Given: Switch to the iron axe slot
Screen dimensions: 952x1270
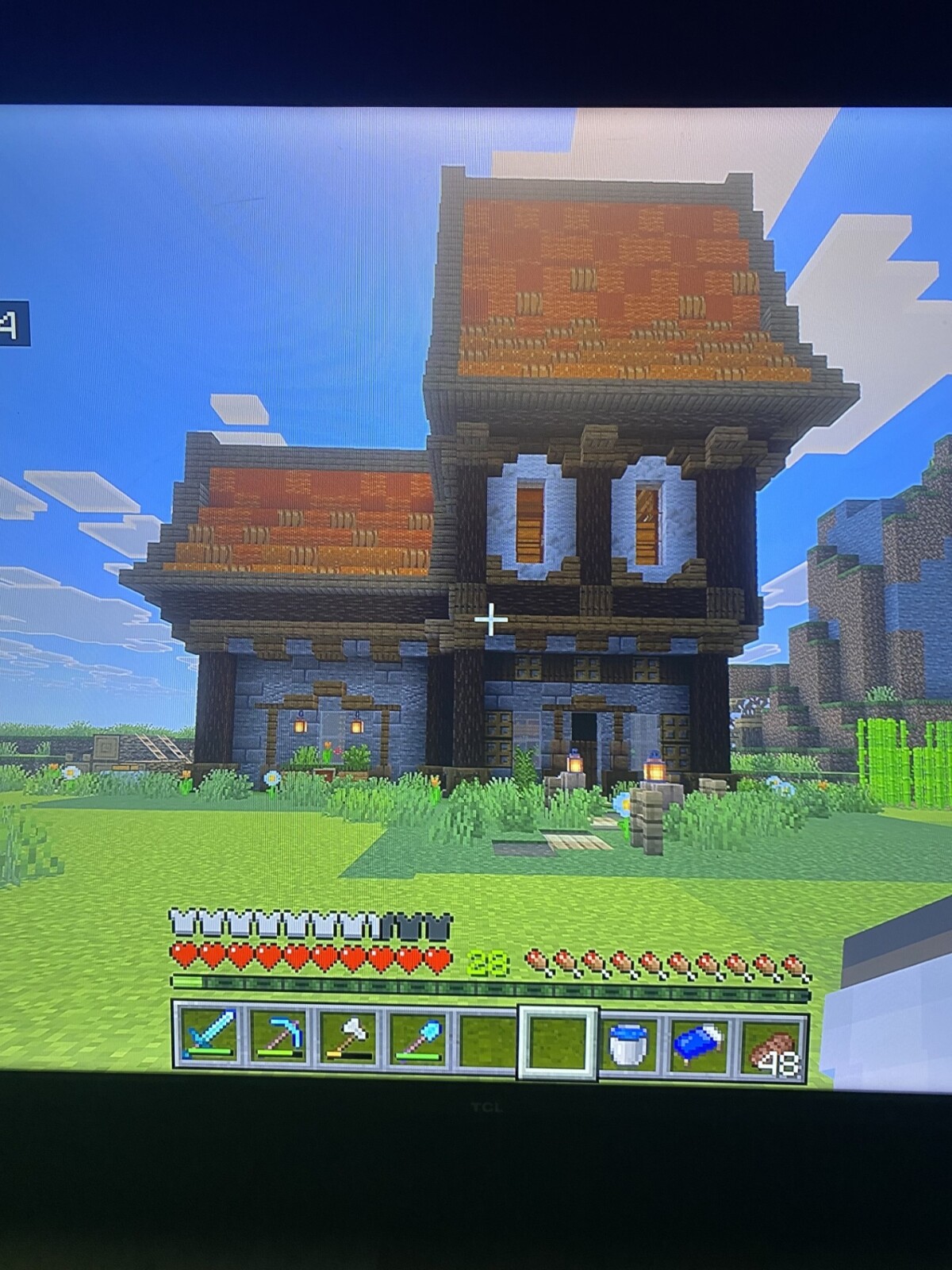Looking at the screenshot, I should pyautogui.click(x=348, y=1039).
